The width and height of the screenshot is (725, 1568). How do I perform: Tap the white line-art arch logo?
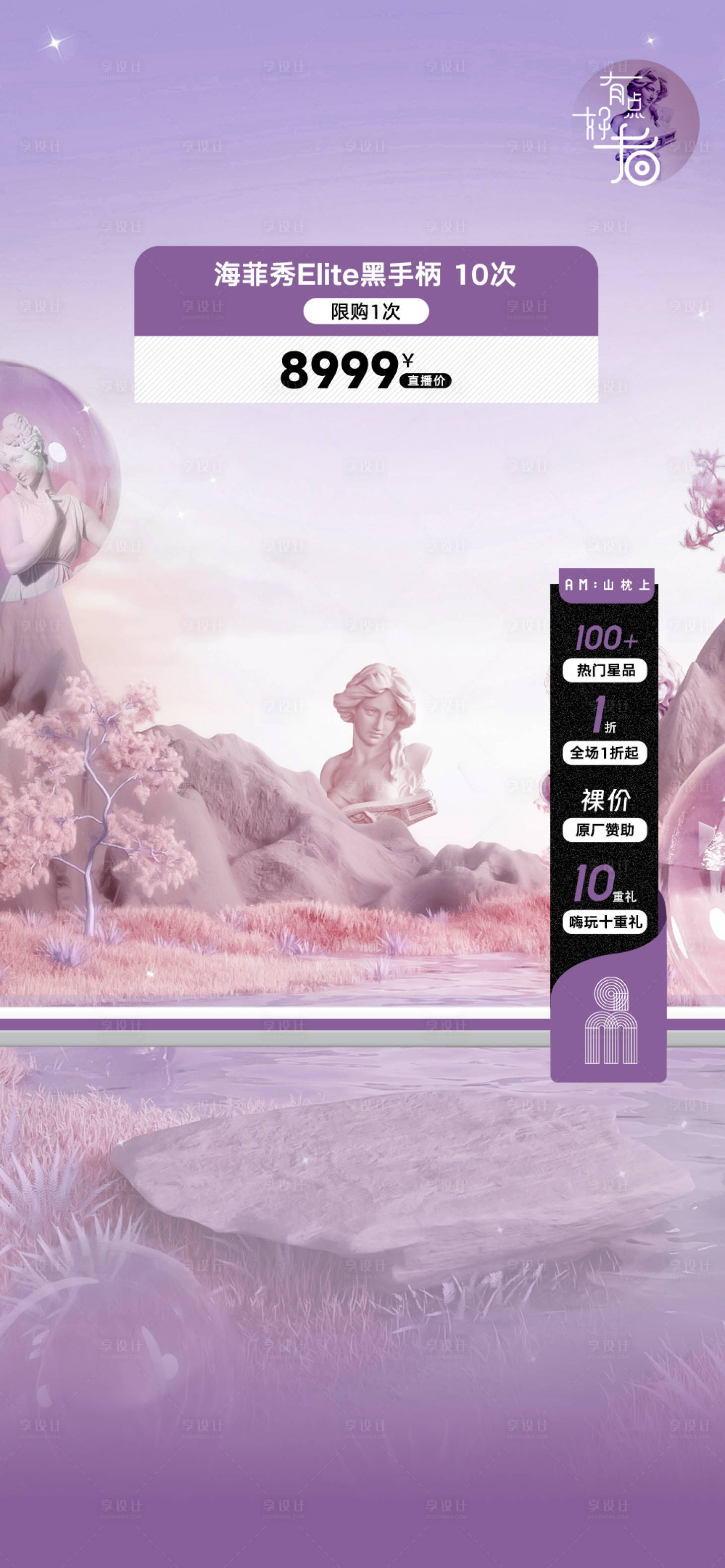coord(611,1021)
